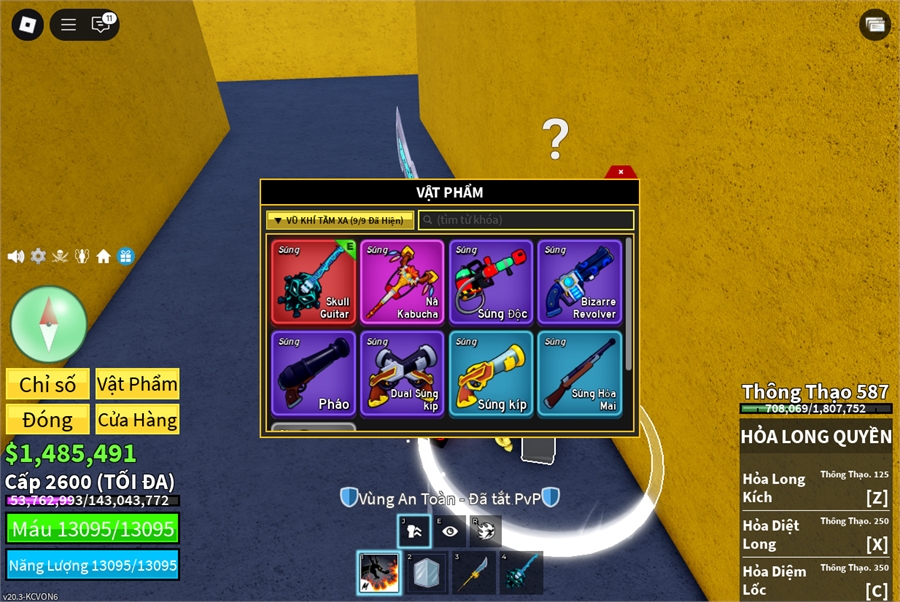The width and height of the screenshot is (900, 602).
Task: Pick the Bizarre Revolver slot
Action: (x=579, y=282)
